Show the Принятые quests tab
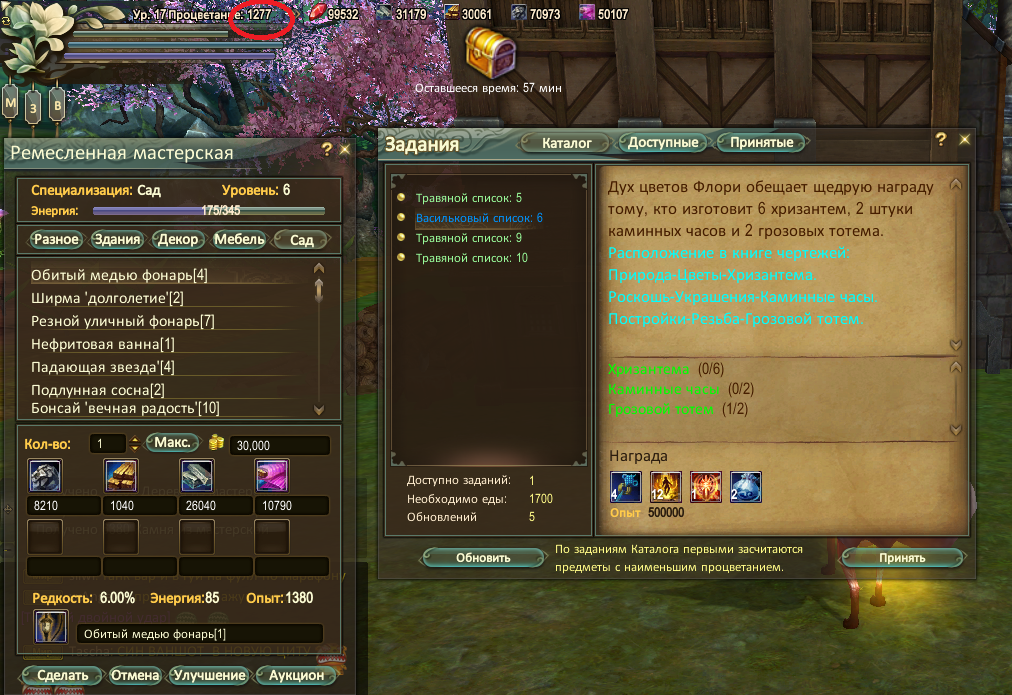The height and width of the screenshot is (695, 1012). pyautogui.click(x=761, y=143)
